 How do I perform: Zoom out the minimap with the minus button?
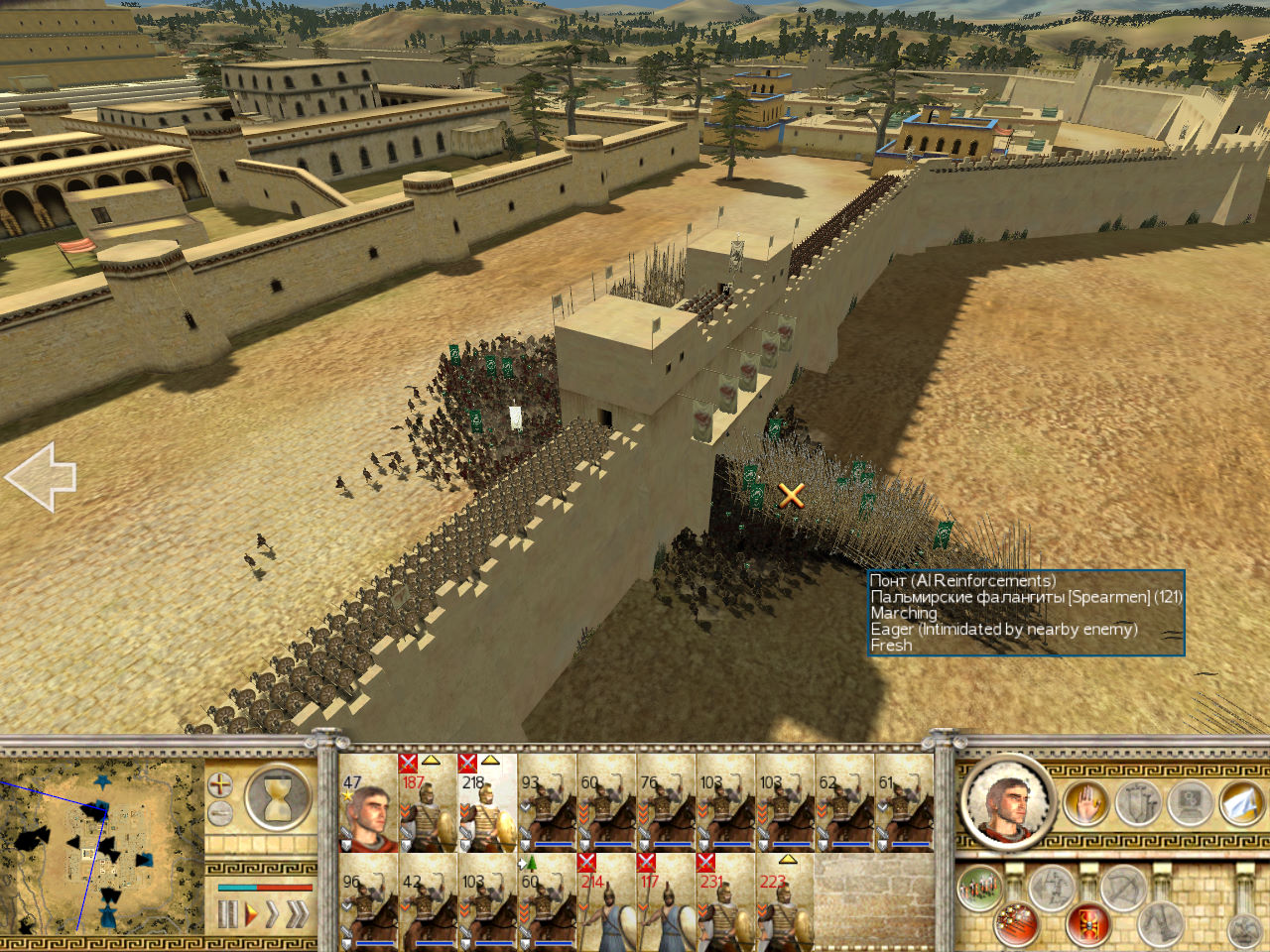click(220, 815)
